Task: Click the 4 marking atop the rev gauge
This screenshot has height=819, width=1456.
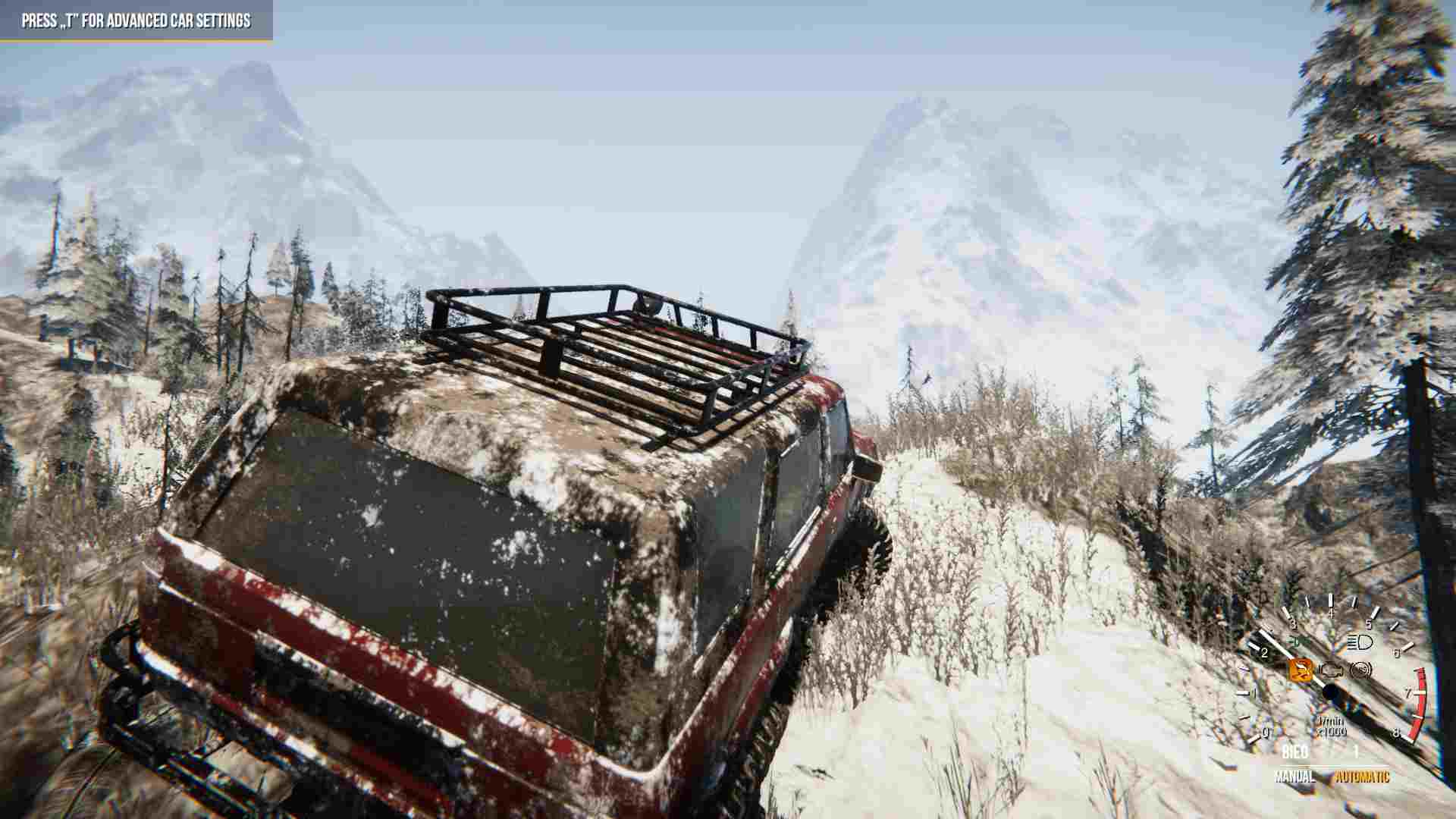Action: 1331,613
